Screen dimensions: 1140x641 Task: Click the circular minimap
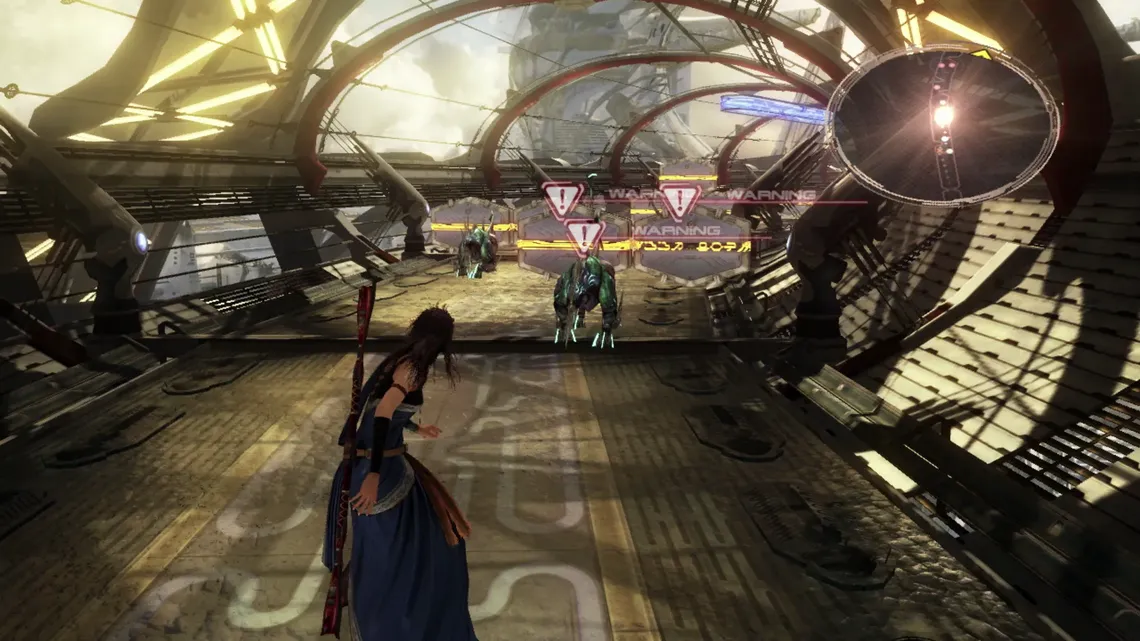click(x=942, y=125)
